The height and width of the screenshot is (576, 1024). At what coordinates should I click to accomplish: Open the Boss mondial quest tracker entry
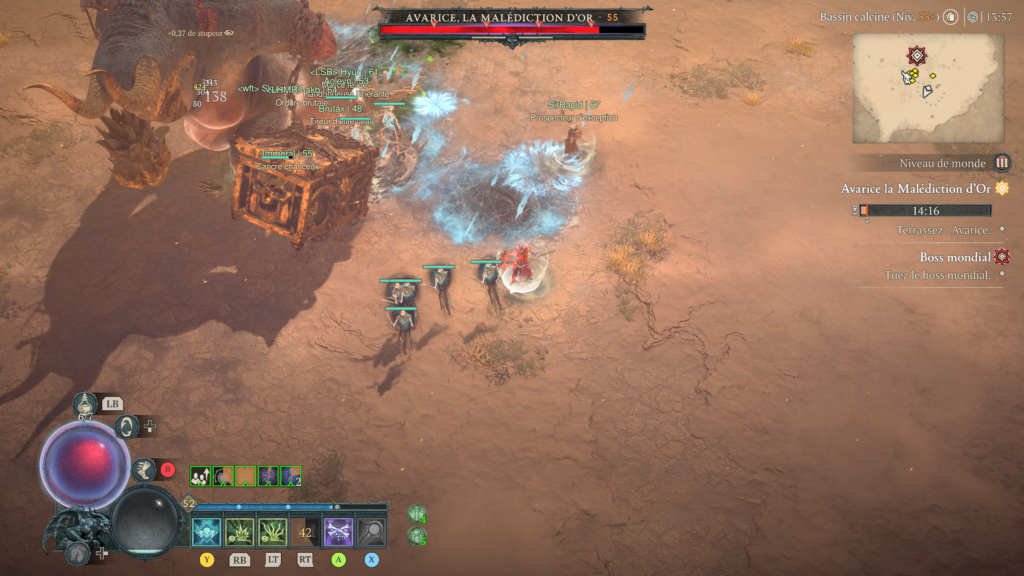click(955, 257)
